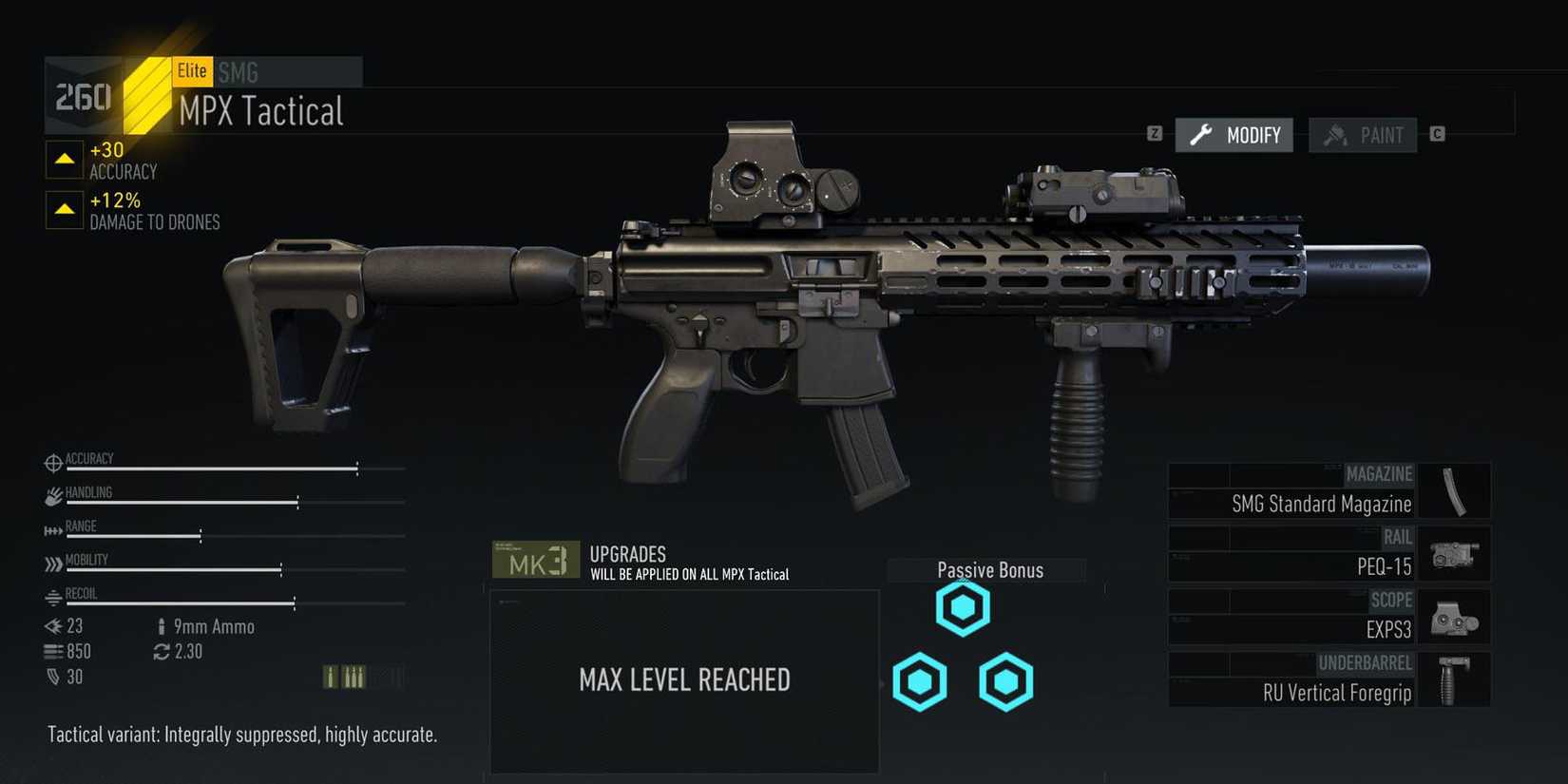The width and height of the screenshot is (1568, 784).
Task: Click the MODIFY button
Action: [x=1233, y=135]
